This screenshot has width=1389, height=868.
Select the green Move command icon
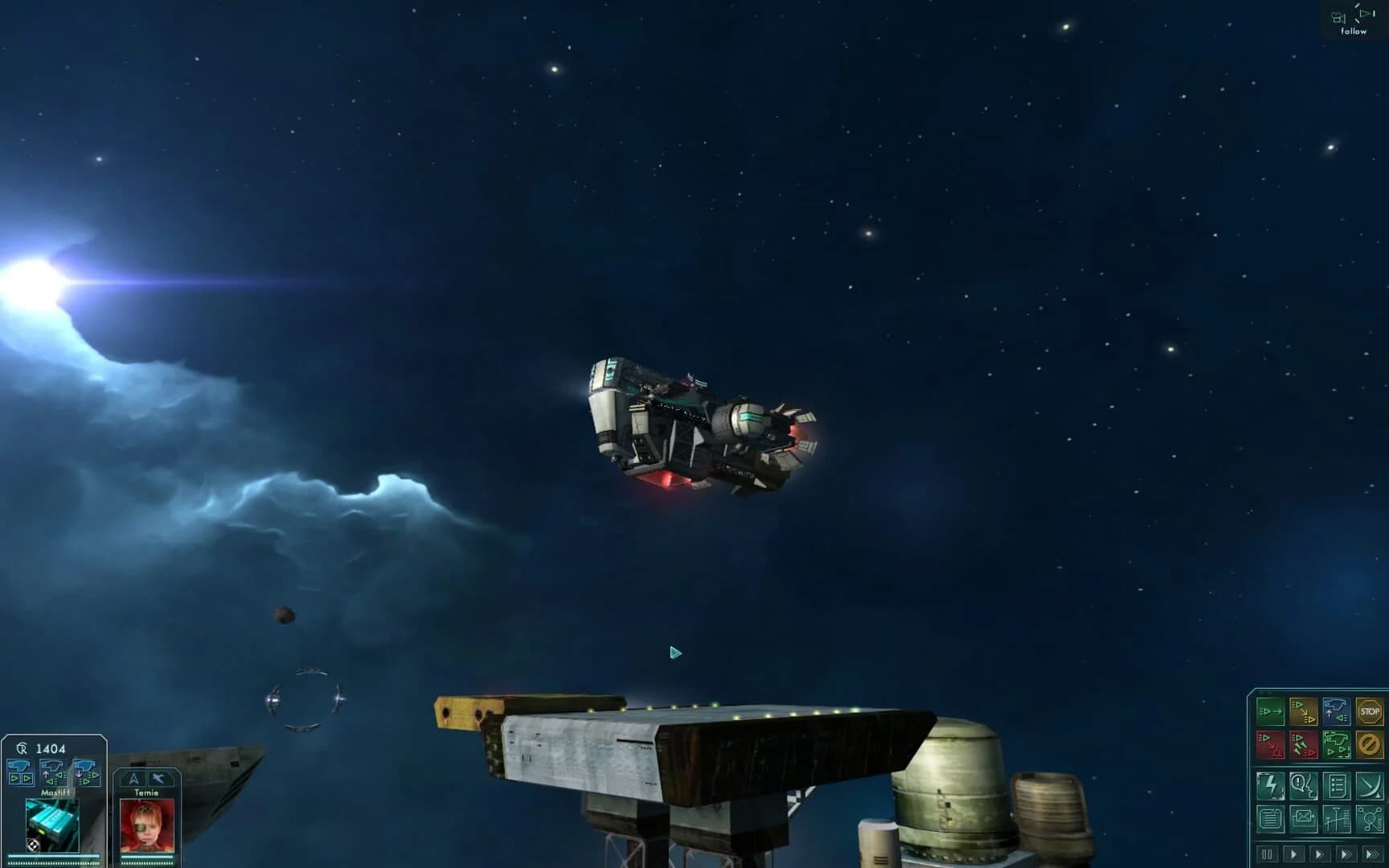pyautogui.click(x=1270, y=710)
